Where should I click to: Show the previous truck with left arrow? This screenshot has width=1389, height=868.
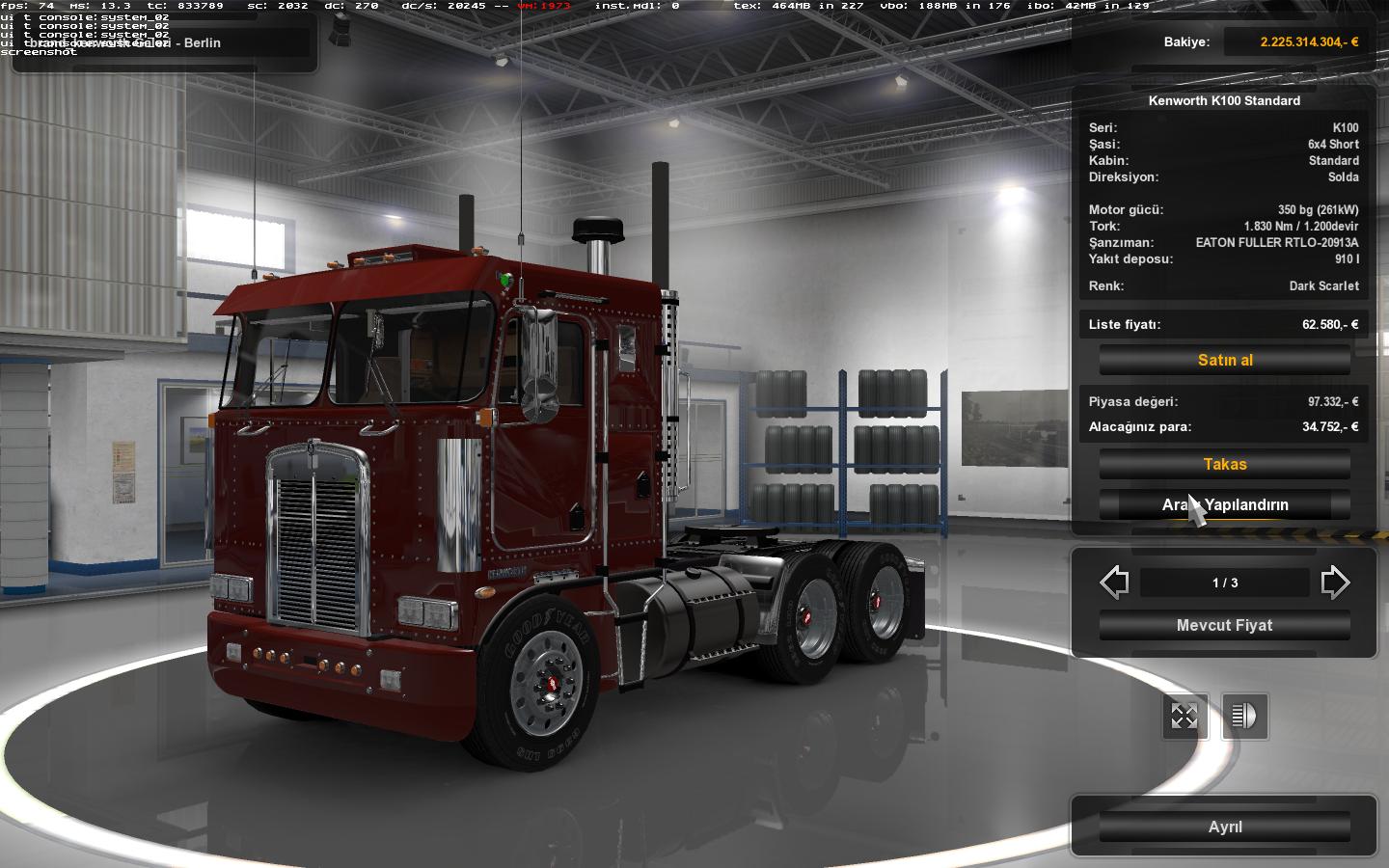(1115, 583)
